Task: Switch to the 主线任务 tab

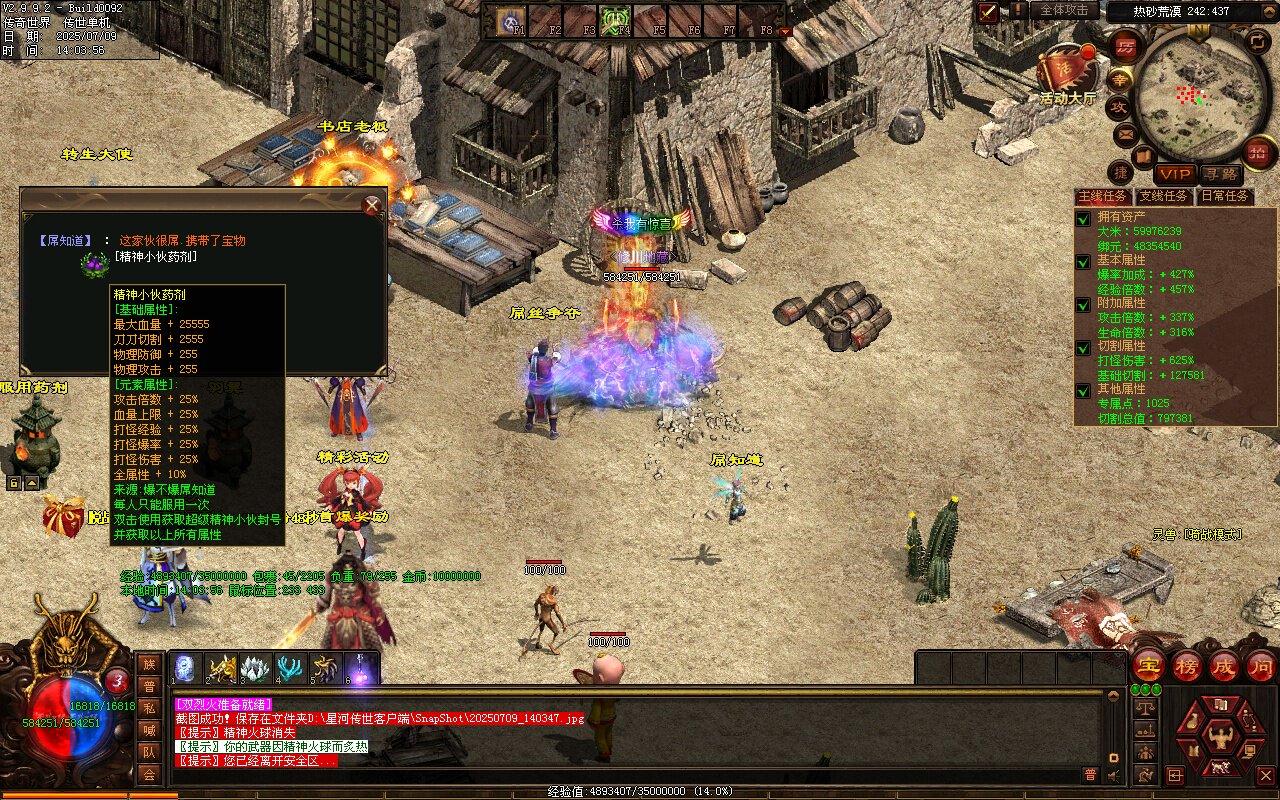Action: (1103, 196)
